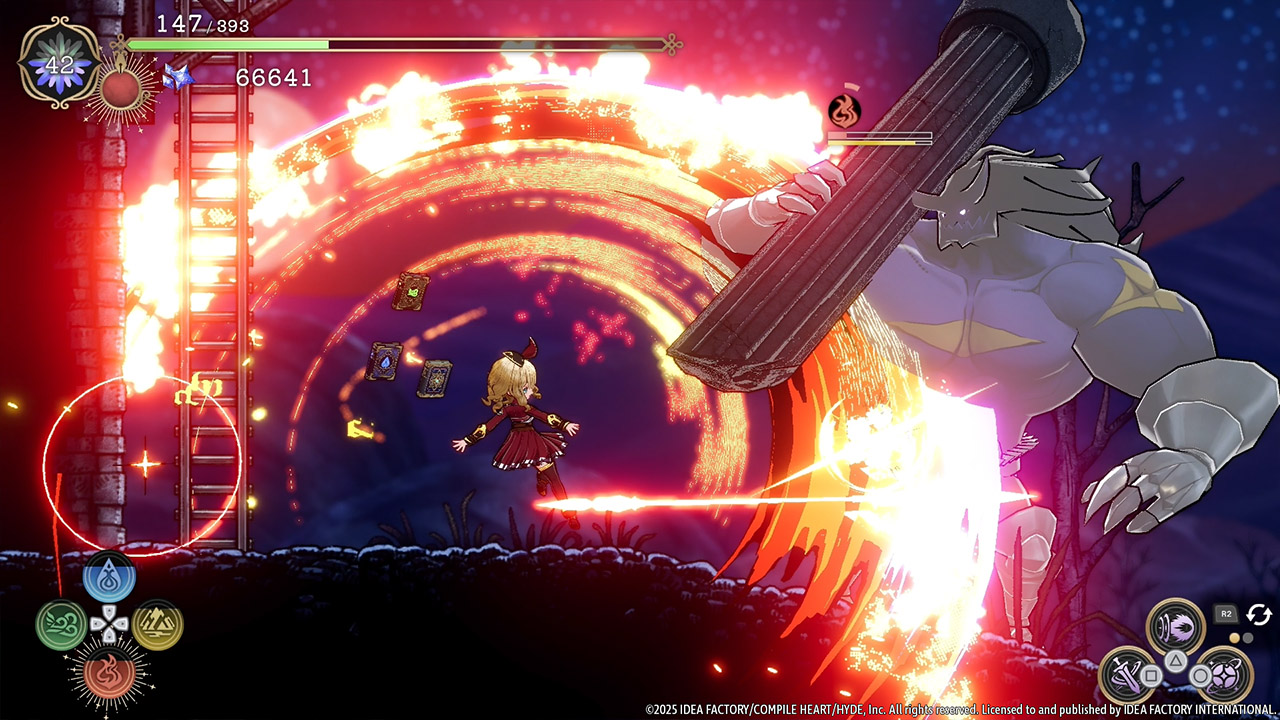Viewport: 1280px width, 720px height.
Task: Cast the purple orb magic skill
Action: tap(1224, 675)
